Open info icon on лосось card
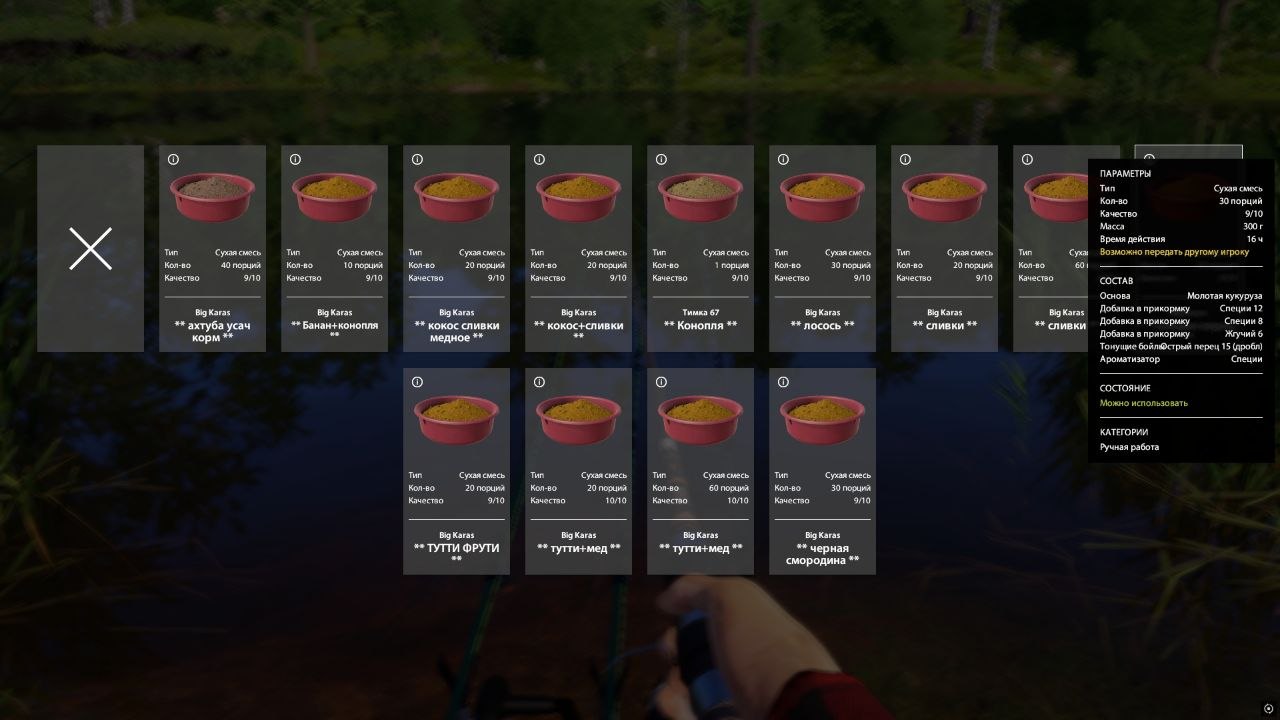 783,160
